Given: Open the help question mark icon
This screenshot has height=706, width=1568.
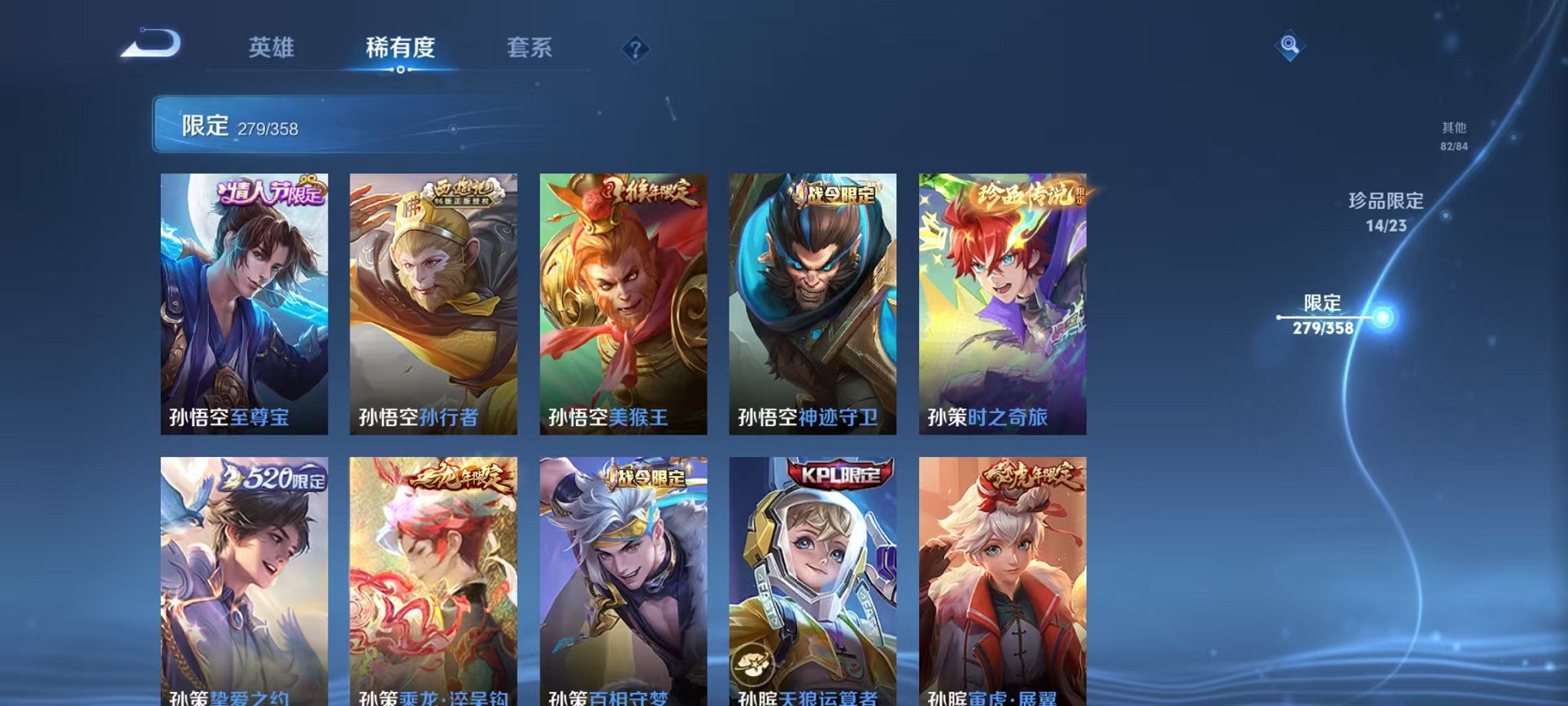Looking at the screenshot, I should coord(635,49).
